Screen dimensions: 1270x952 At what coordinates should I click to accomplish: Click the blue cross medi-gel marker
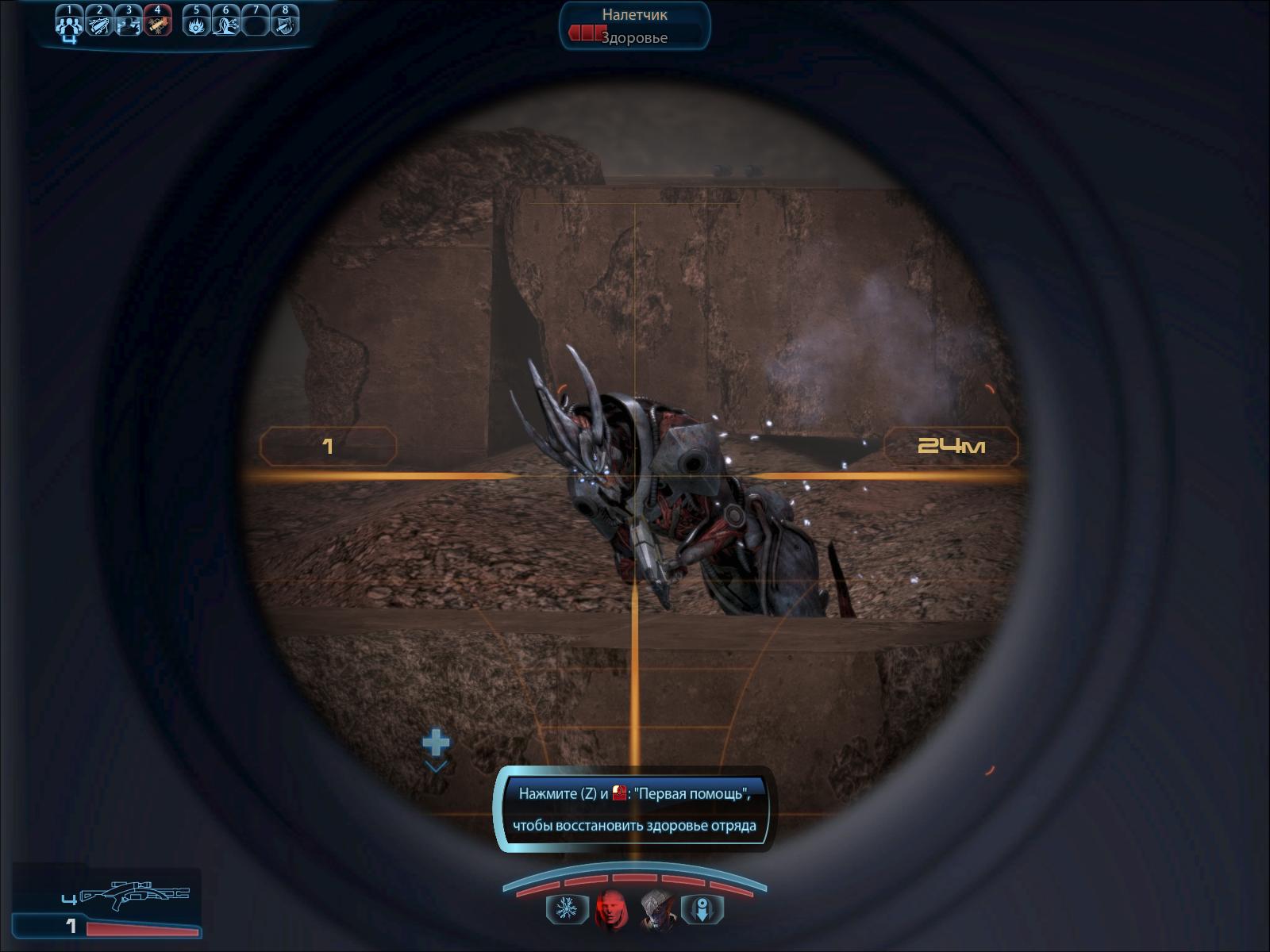pyautogui.click(x=436, y=743)
